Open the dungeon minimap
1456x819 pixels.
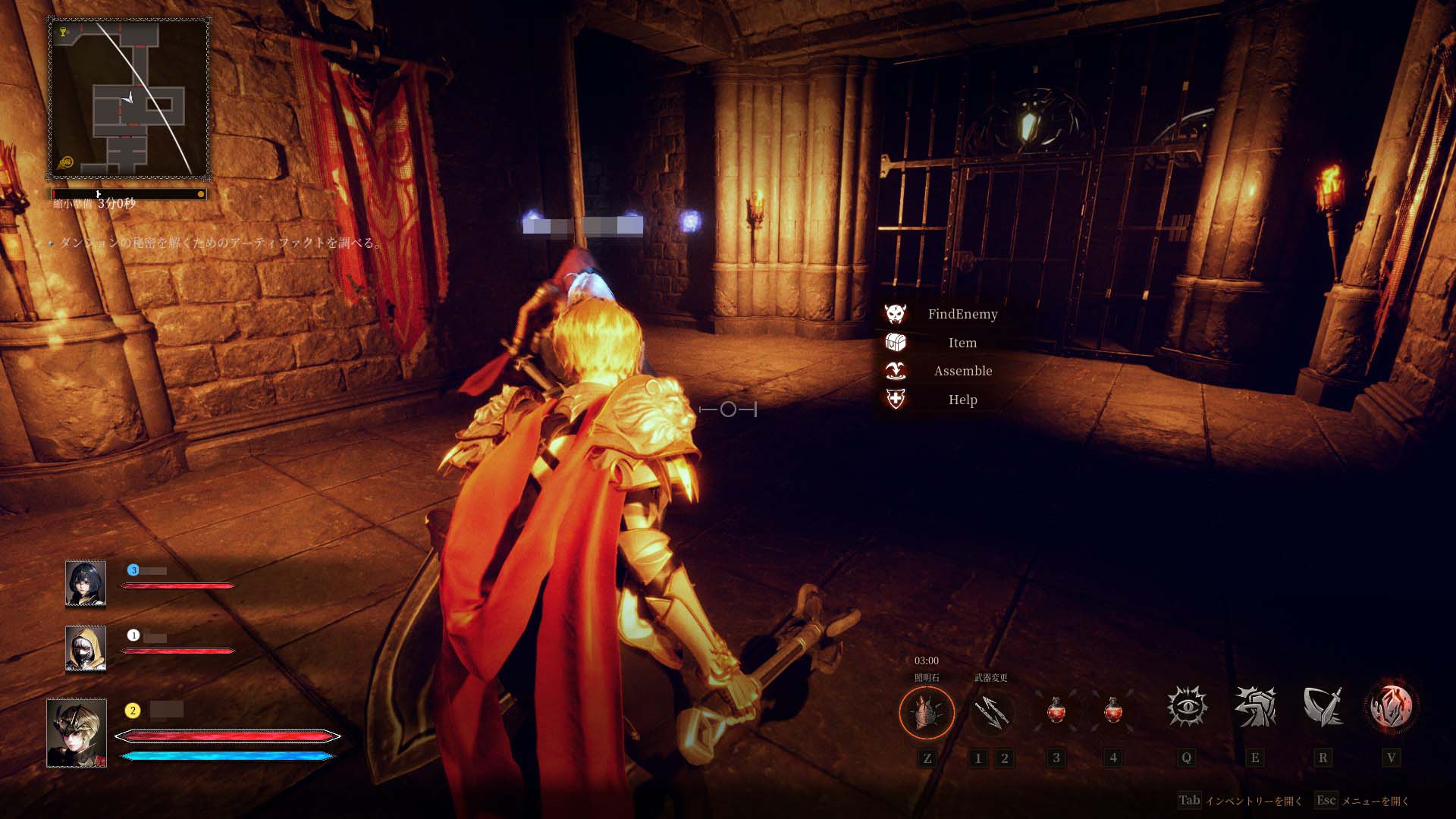129,99
